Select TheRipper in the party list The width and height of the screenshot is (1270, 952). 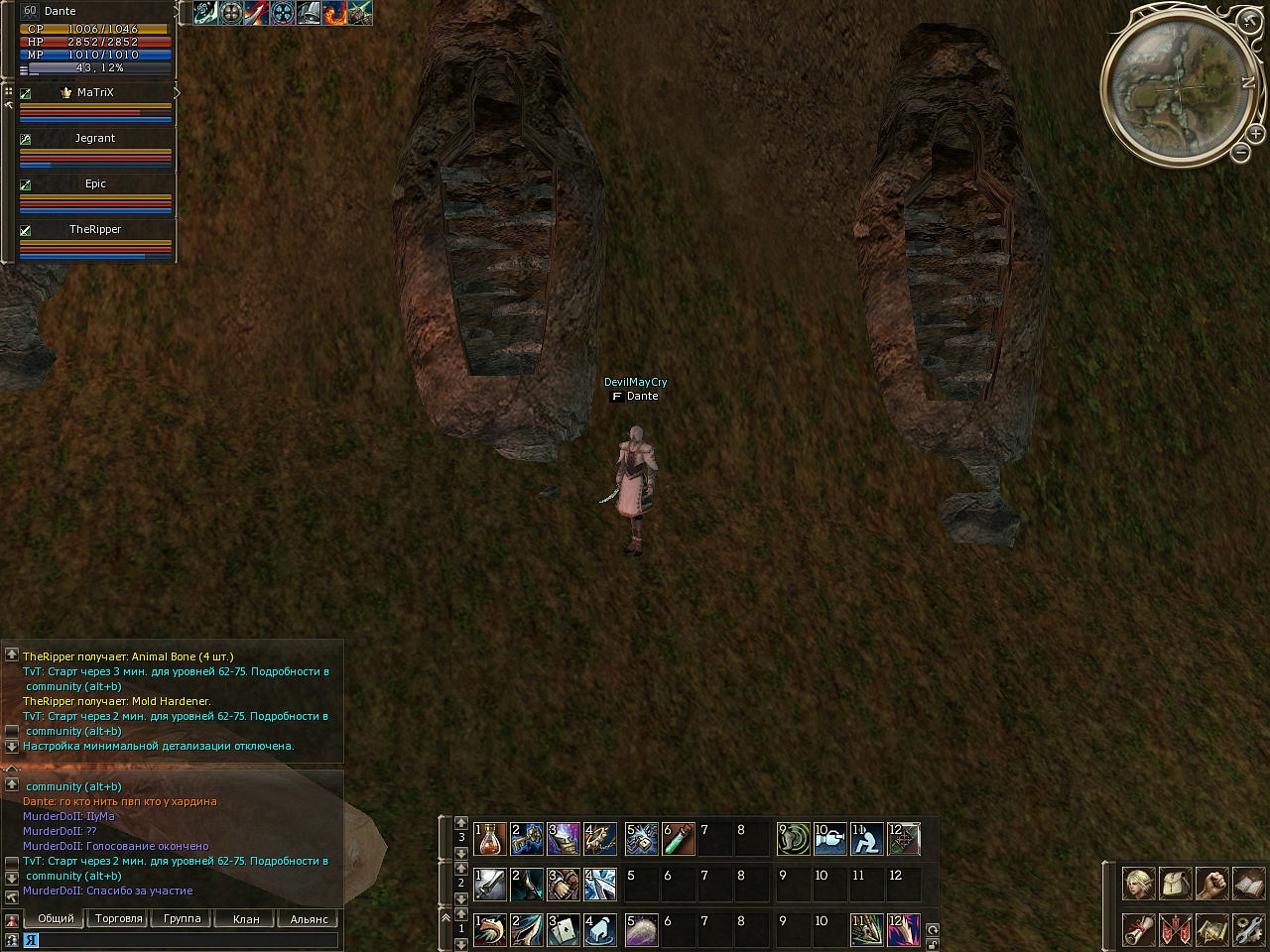click(x=95, y=230)
